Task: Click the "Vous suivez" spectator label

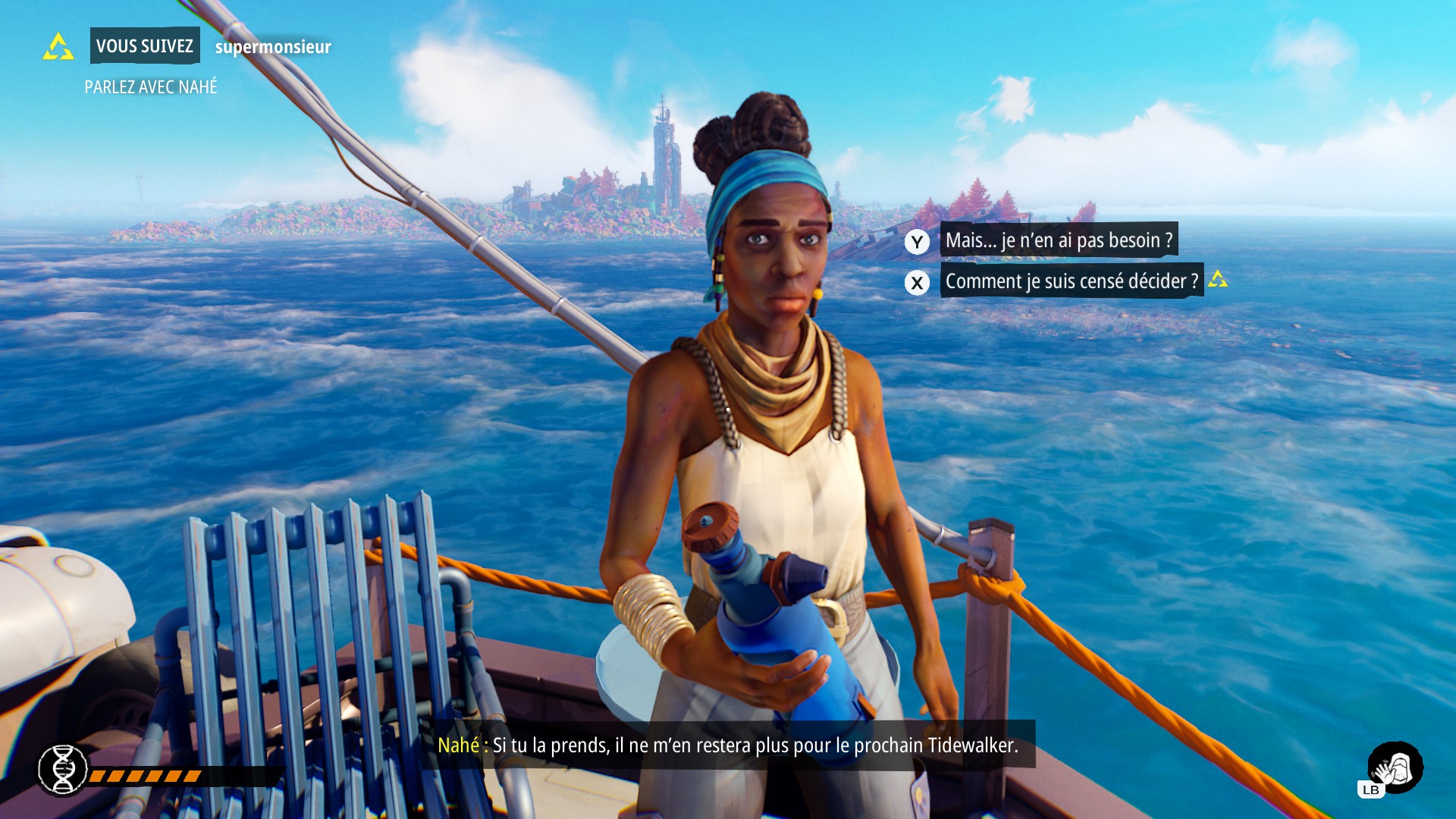Action: pos(144,46)
